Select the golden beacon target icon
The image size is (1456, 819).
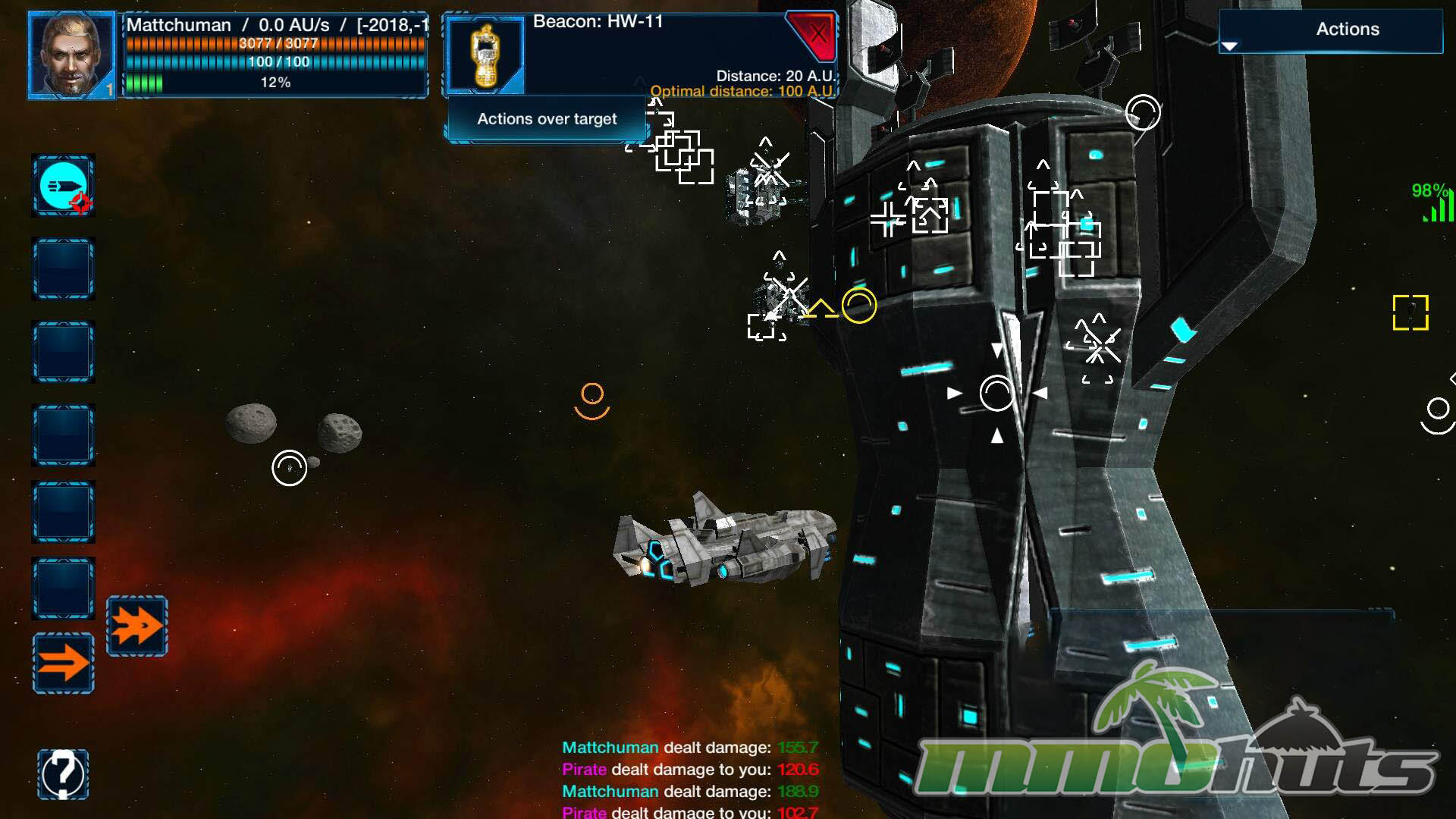tap(485, 55)
